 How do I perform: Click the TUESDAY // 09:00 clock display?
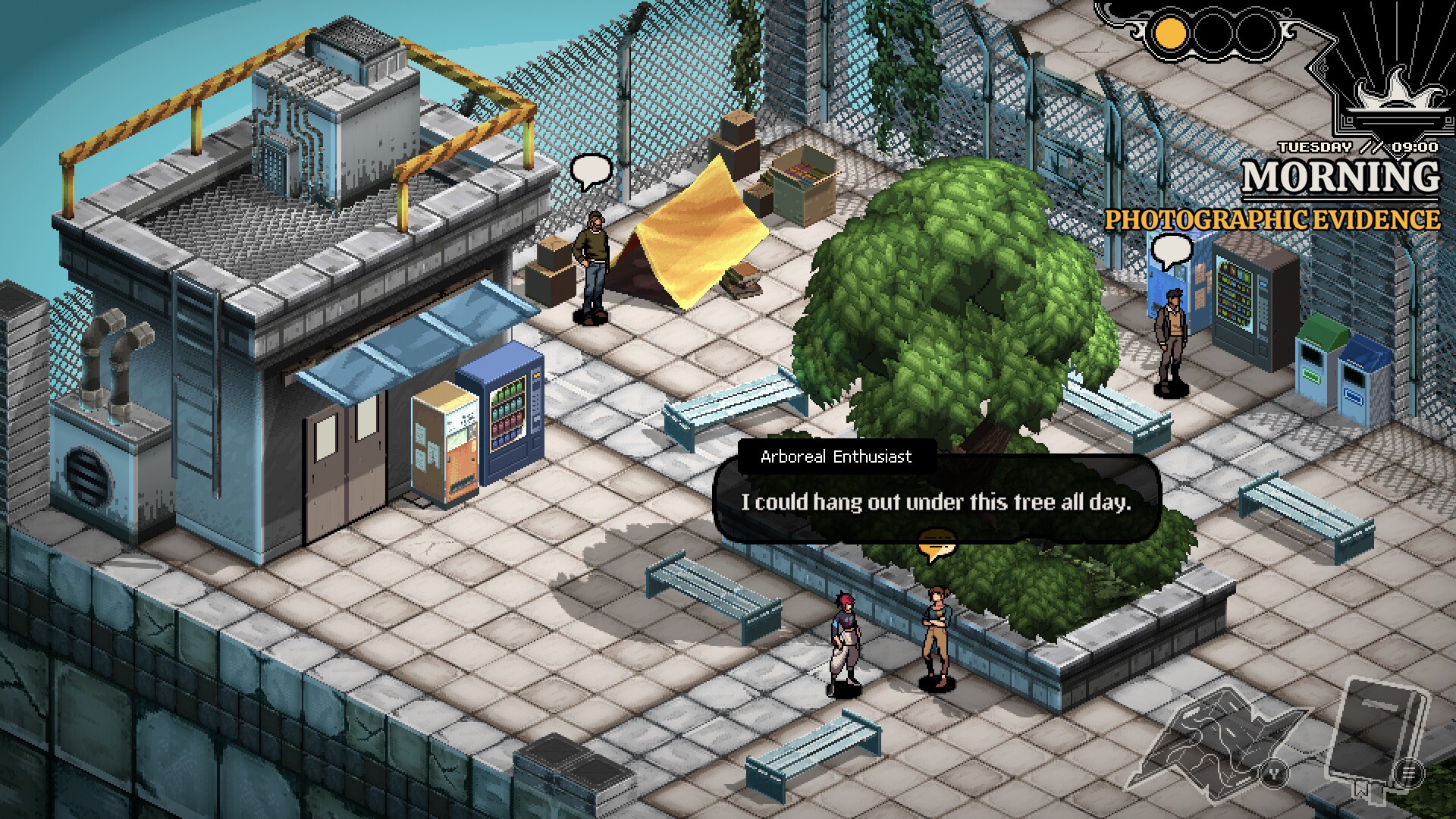[1357, 149]
